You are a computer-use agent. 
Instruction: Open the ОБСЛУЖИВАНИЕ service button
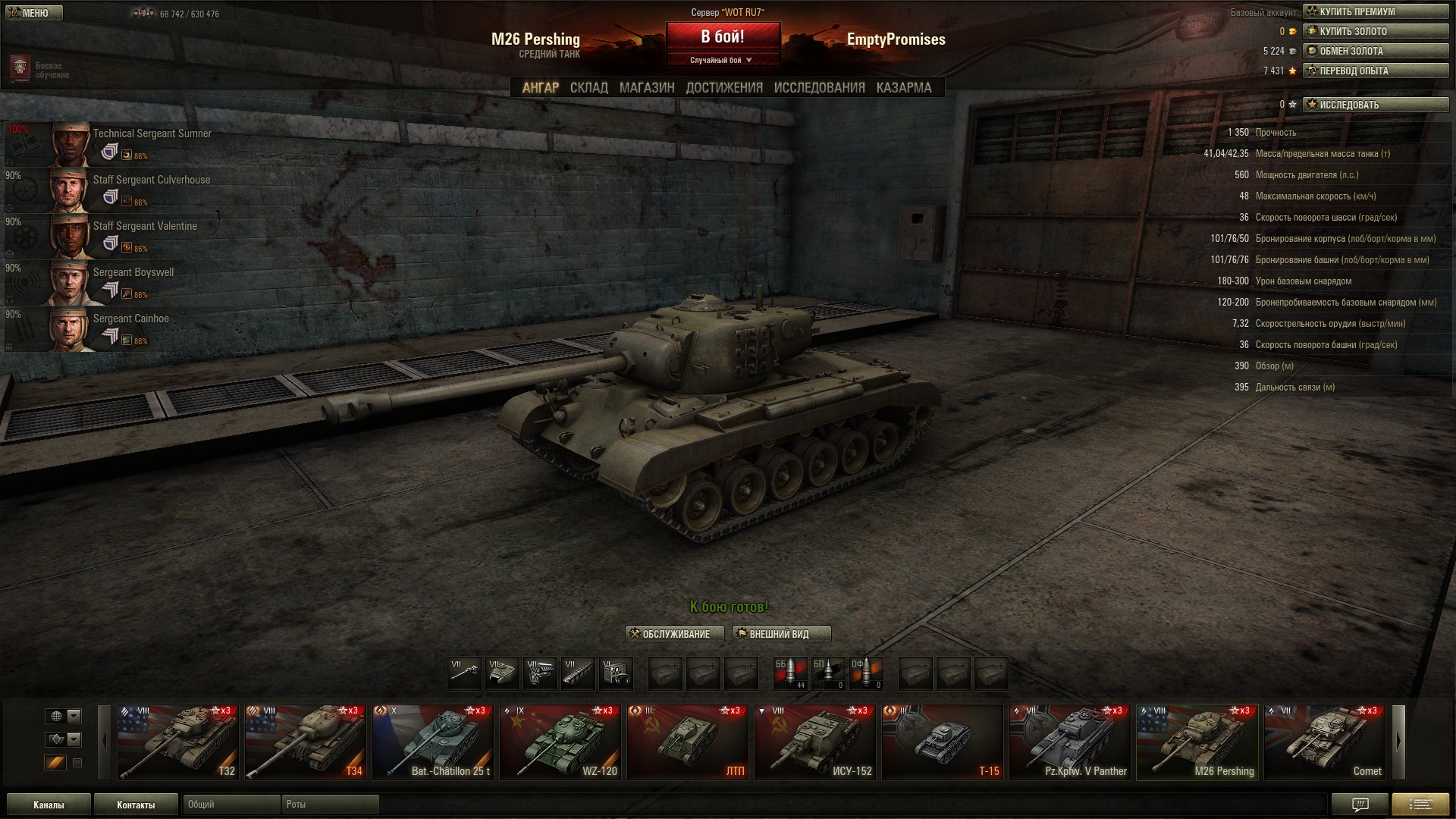(x=674, y=634)
